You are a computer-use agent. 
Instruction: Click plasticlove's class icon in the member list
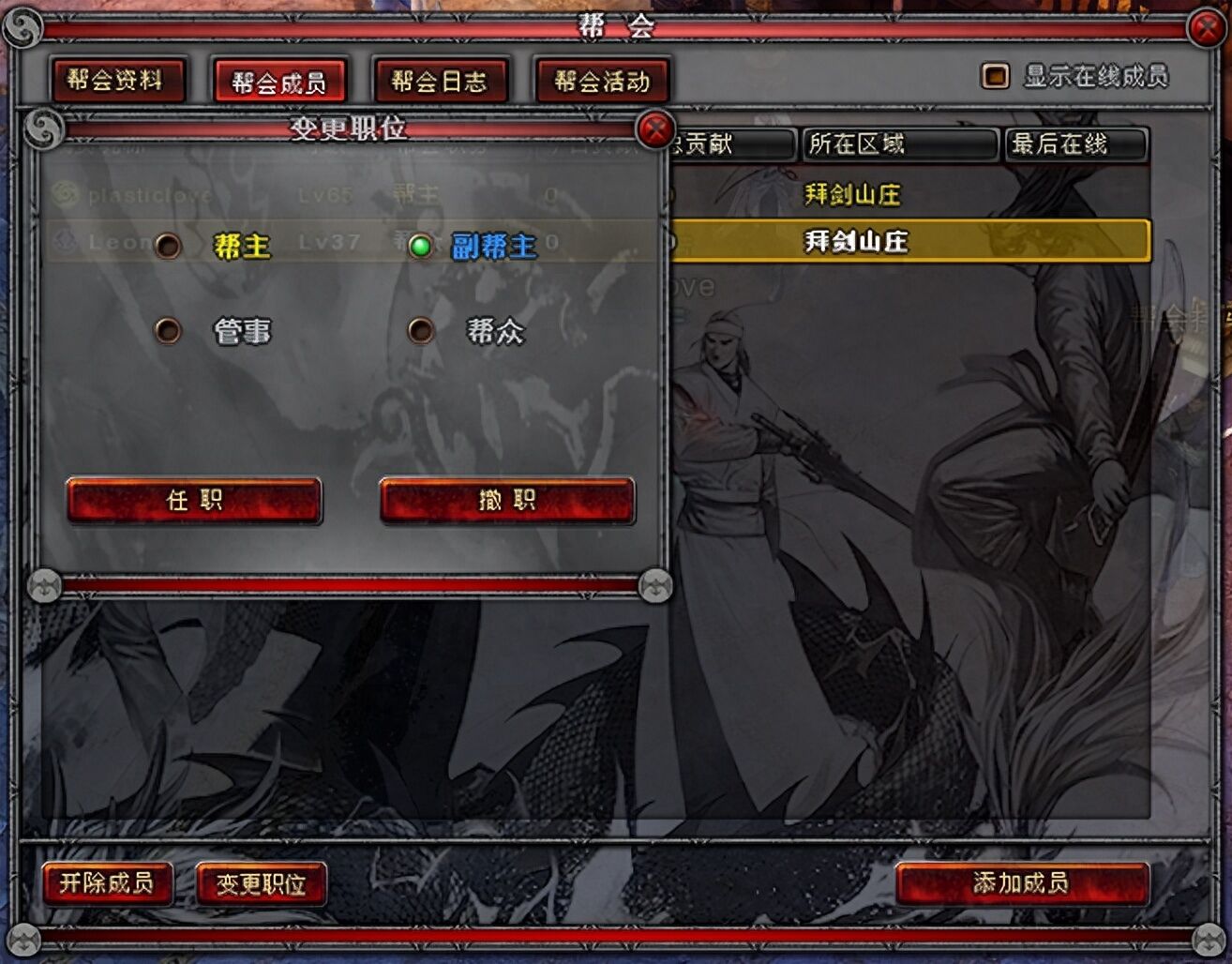65,194
